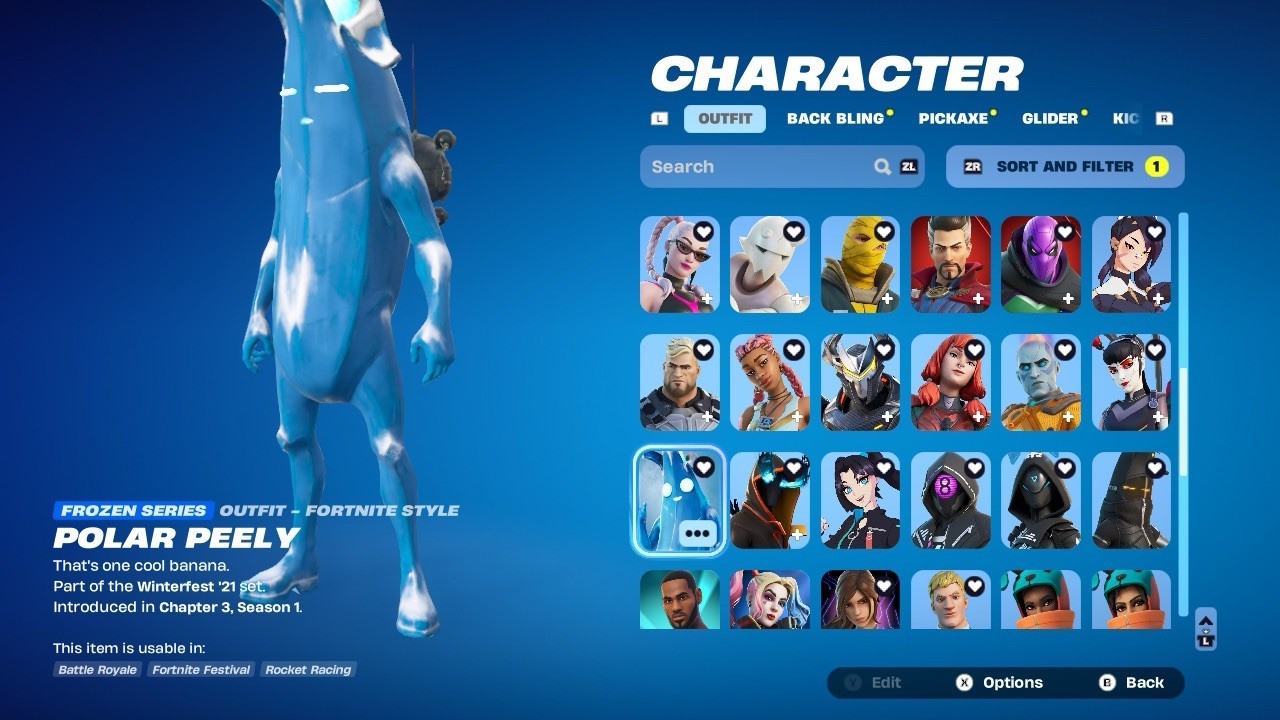The image size is (1280, 720).
Task: Show the Glider tab
Action: (x=1050, y=118)
